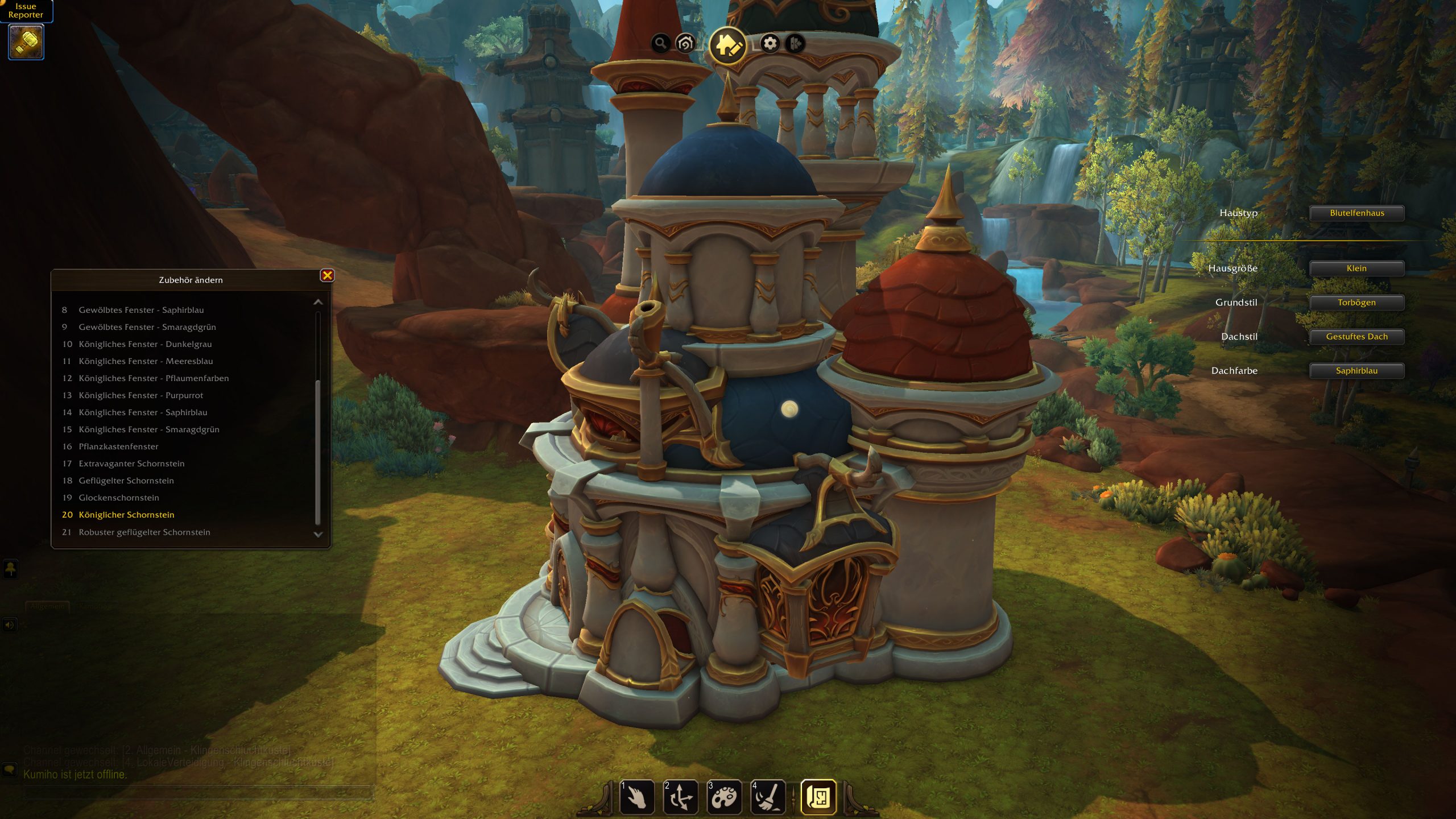Open the Dachstil Gestuftes Dach dropdown
This screenshot has width=1456, height=819.
1356,337
